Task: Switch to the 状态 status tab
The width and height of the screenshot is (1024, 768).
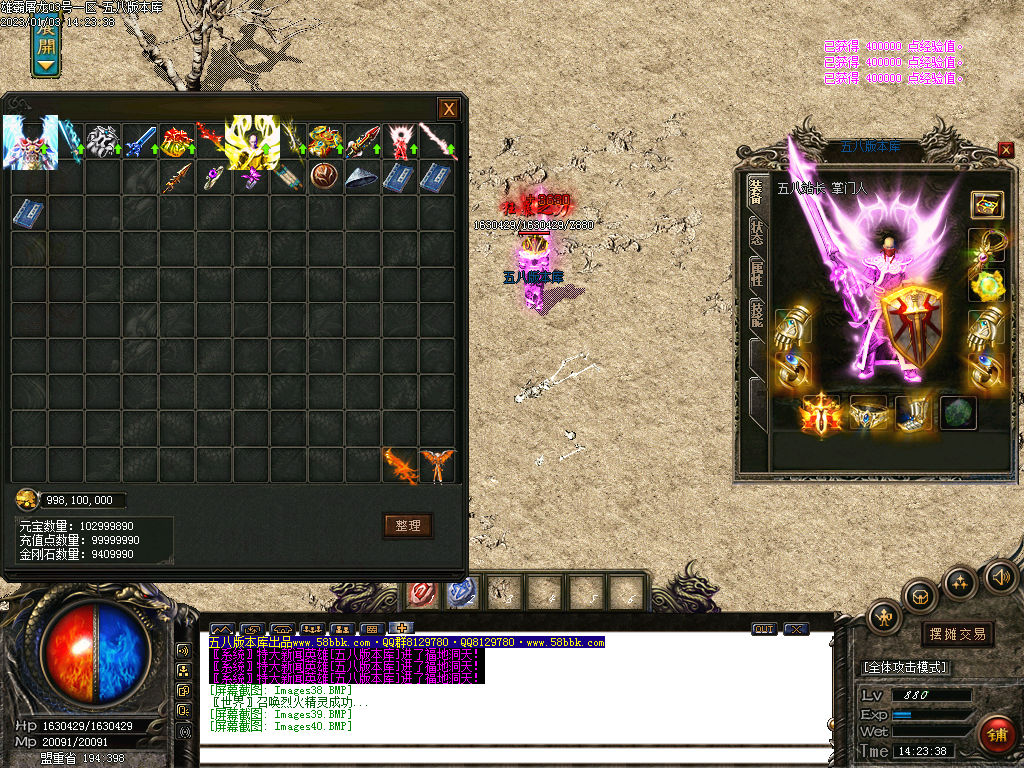Action: (x=757, y=233)
